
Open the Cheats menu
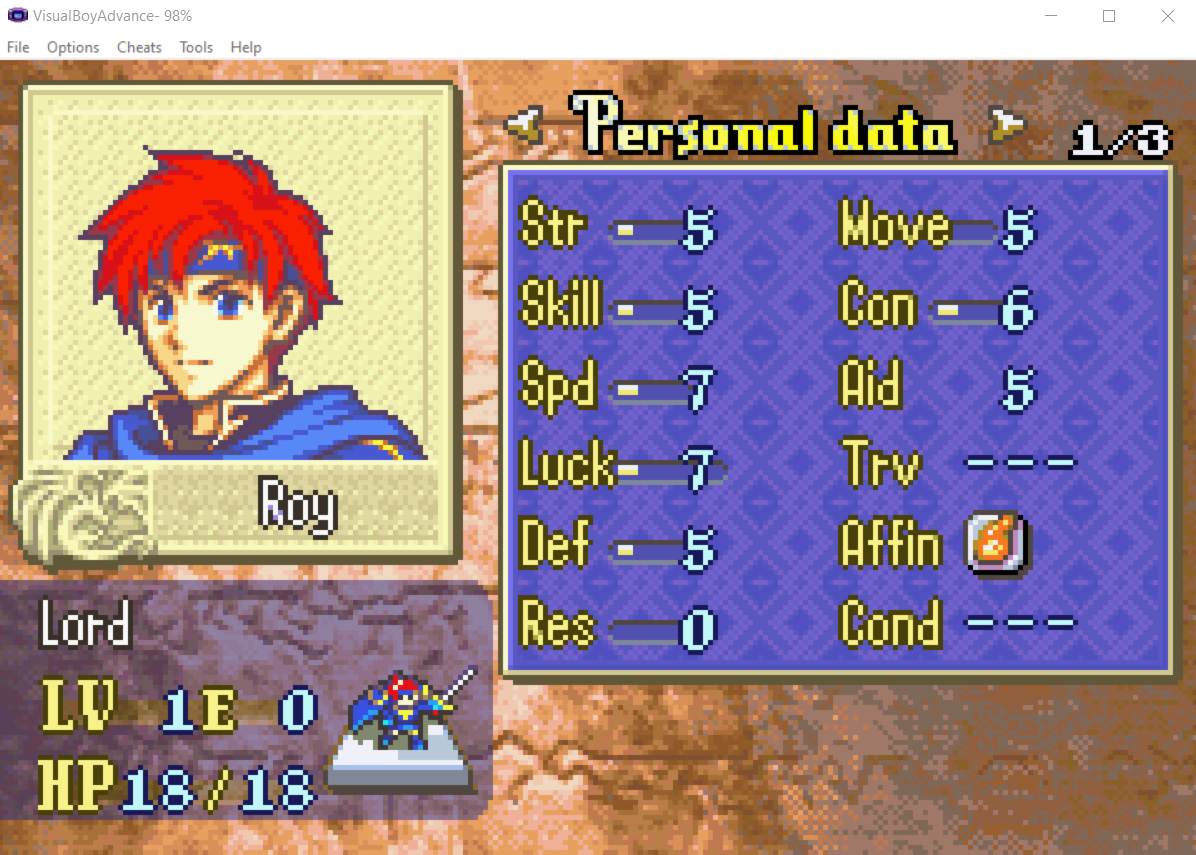[x=139, y=47]
